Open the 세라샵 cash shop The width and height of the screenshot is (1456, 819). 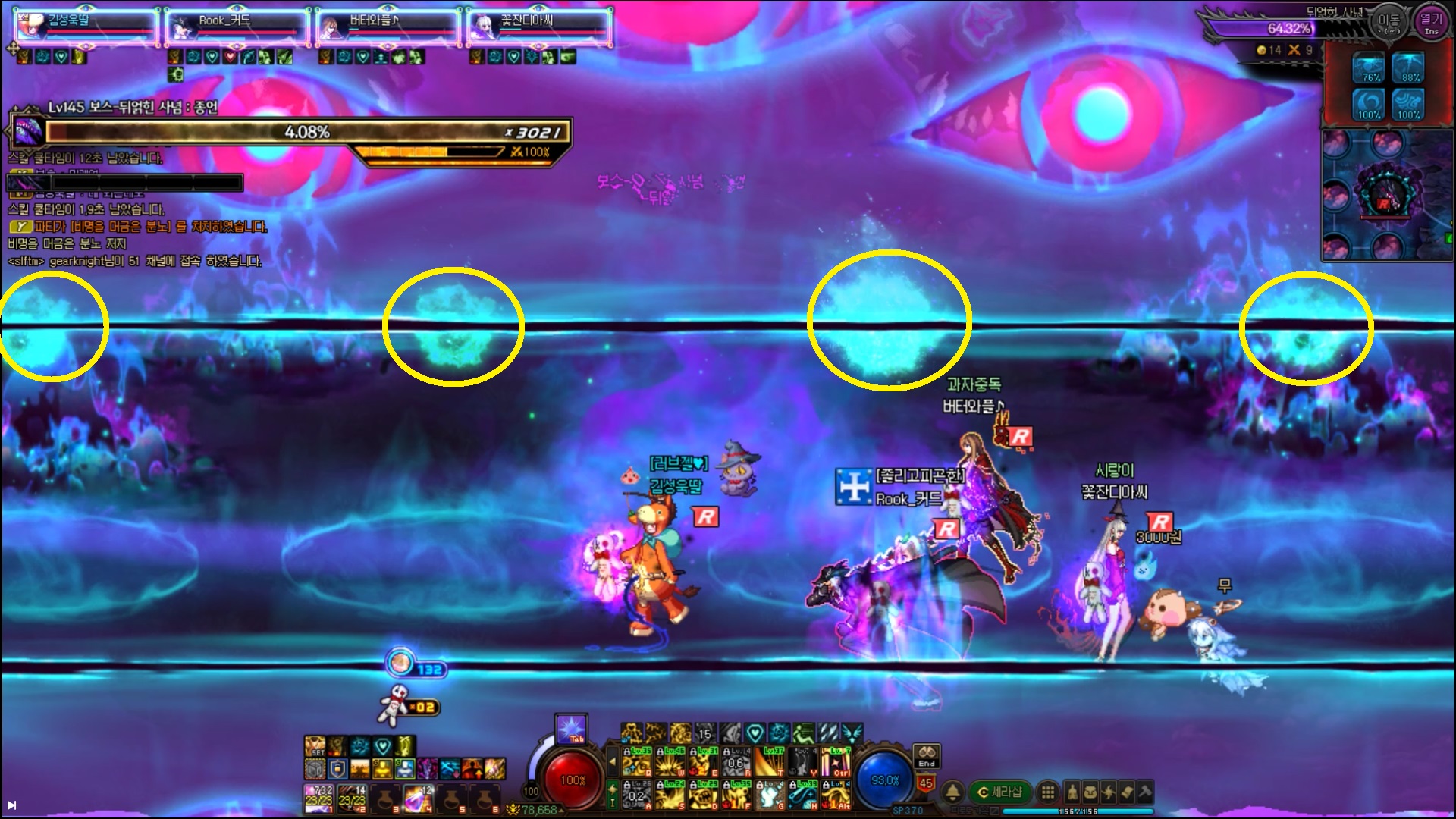999,792
